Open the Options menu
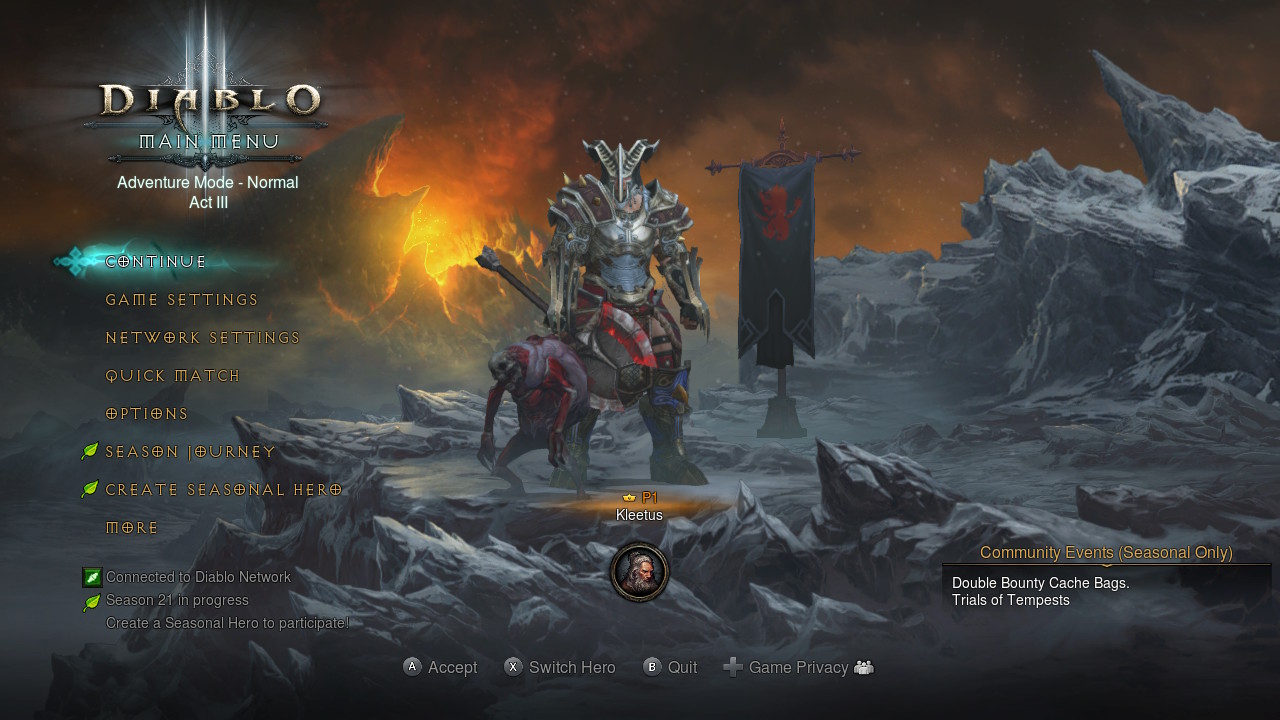 tap(147, 414)
